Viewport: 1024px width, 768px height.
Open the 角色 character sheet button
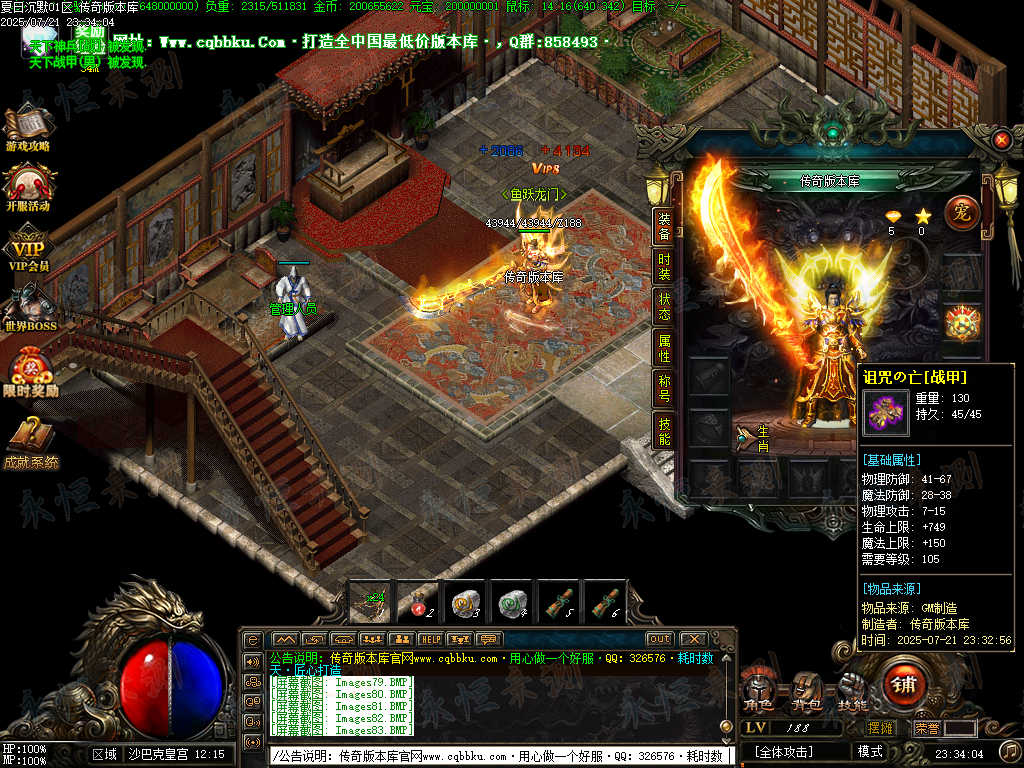757,688
